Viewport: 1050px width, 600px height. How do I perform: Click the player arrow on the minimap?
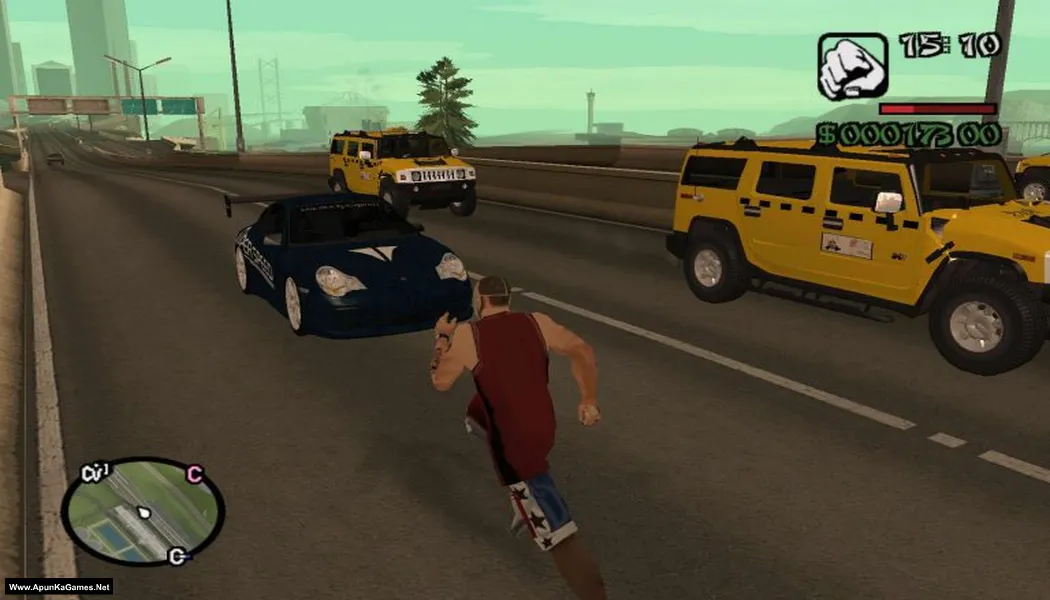(x=145, y=514)
